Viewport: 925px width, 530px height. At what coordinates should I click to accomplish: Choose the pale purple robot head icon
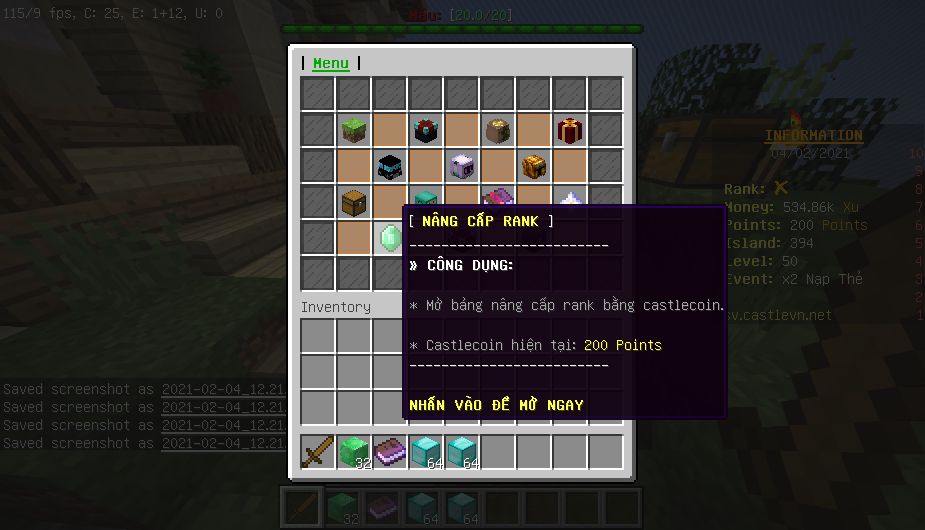[462, 166]
